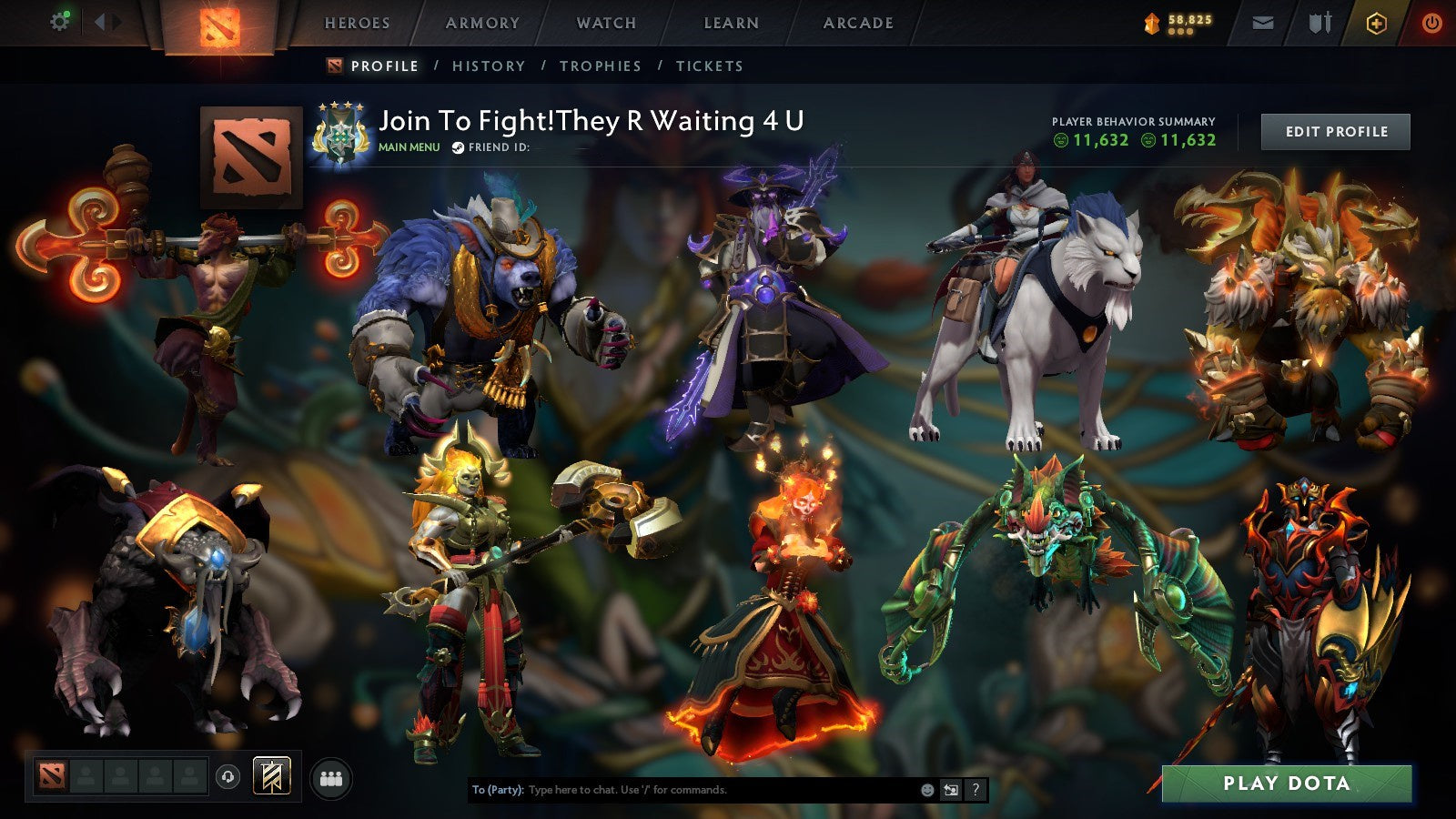
Task: Switch to the History tab
Action: click(490, 66)
